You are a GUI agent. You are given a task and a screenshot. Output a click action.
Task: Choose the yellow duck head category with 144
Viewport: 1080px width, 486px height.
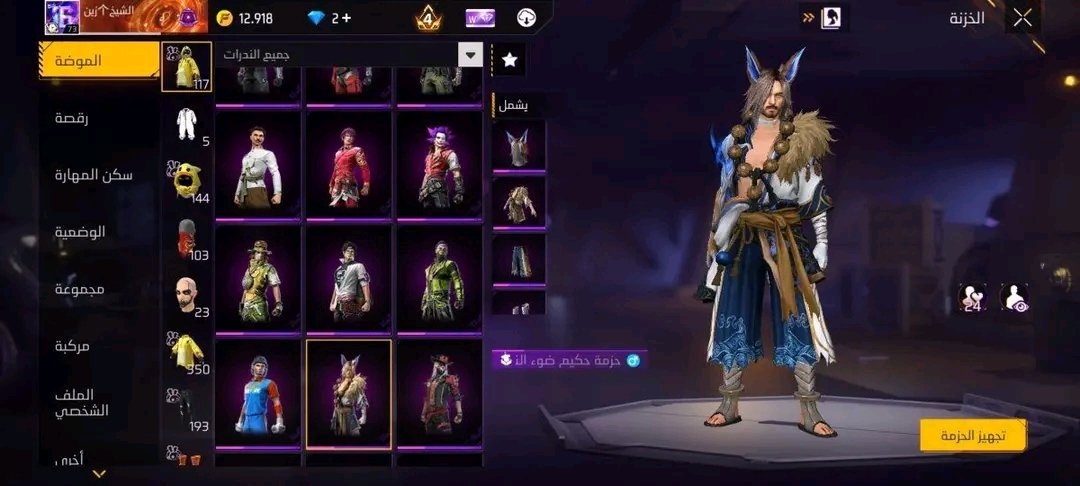[x=186, y=180]
